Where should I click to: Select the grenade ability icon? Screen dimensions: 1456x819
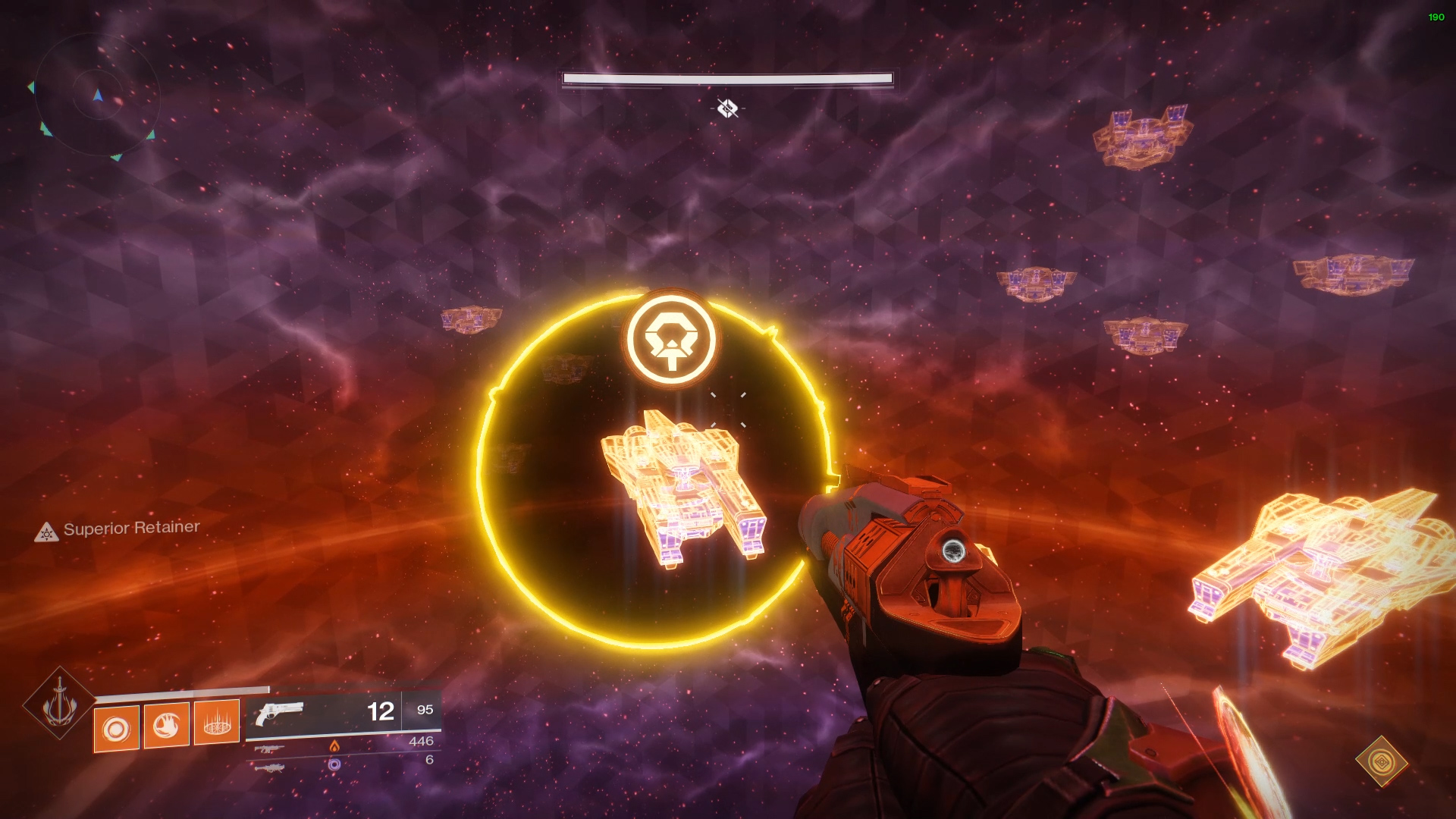click(x=117, y=729)
